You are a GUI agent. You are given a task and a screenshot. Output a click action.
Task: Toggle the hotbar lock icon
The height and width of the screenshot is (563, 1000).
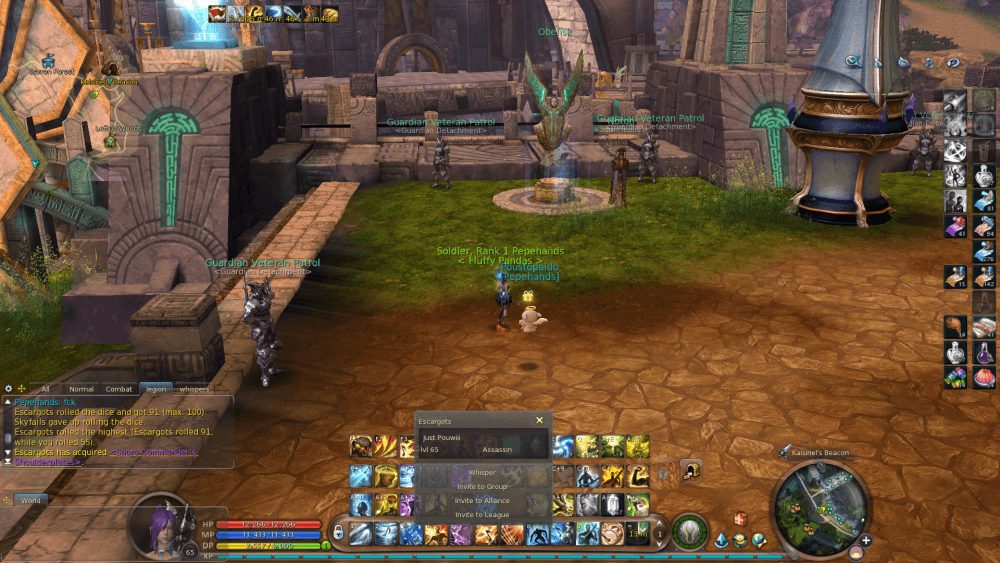click(338, 532)
